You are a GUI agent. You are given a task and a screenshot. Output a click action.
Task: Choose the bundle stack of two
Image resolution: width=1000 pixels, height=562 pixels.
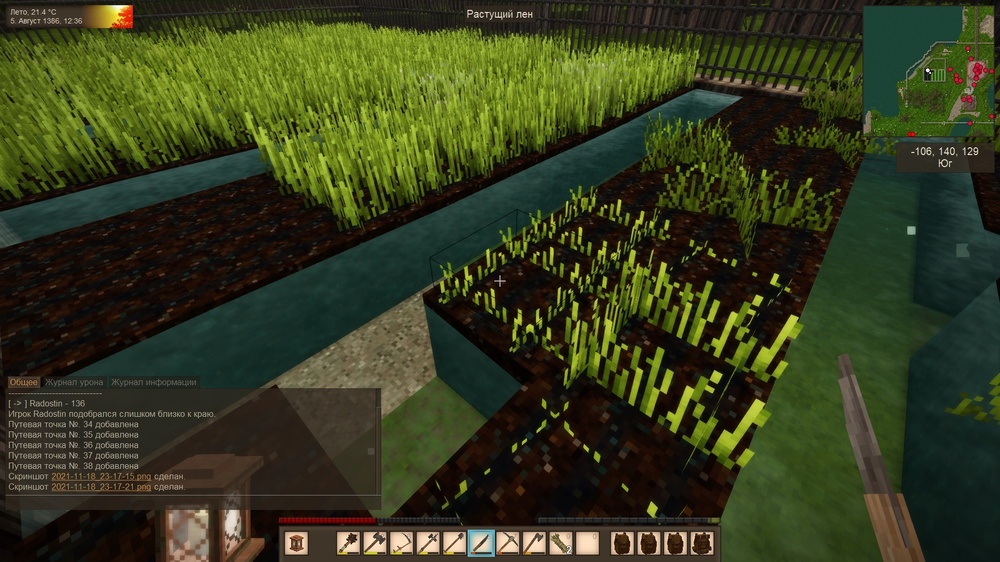tap(561, 543)
